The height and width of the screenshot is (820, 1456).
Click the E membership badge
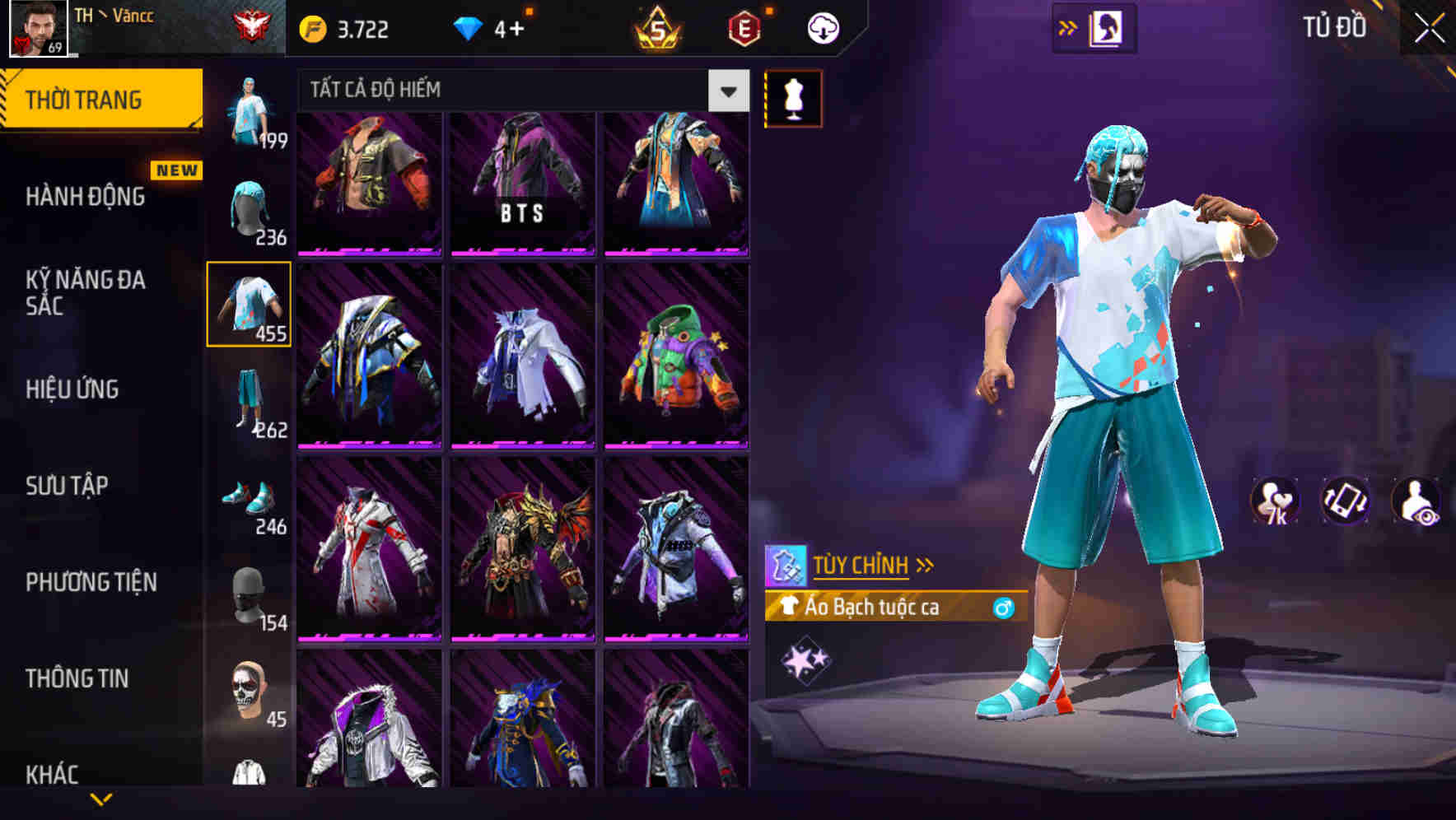744,26
